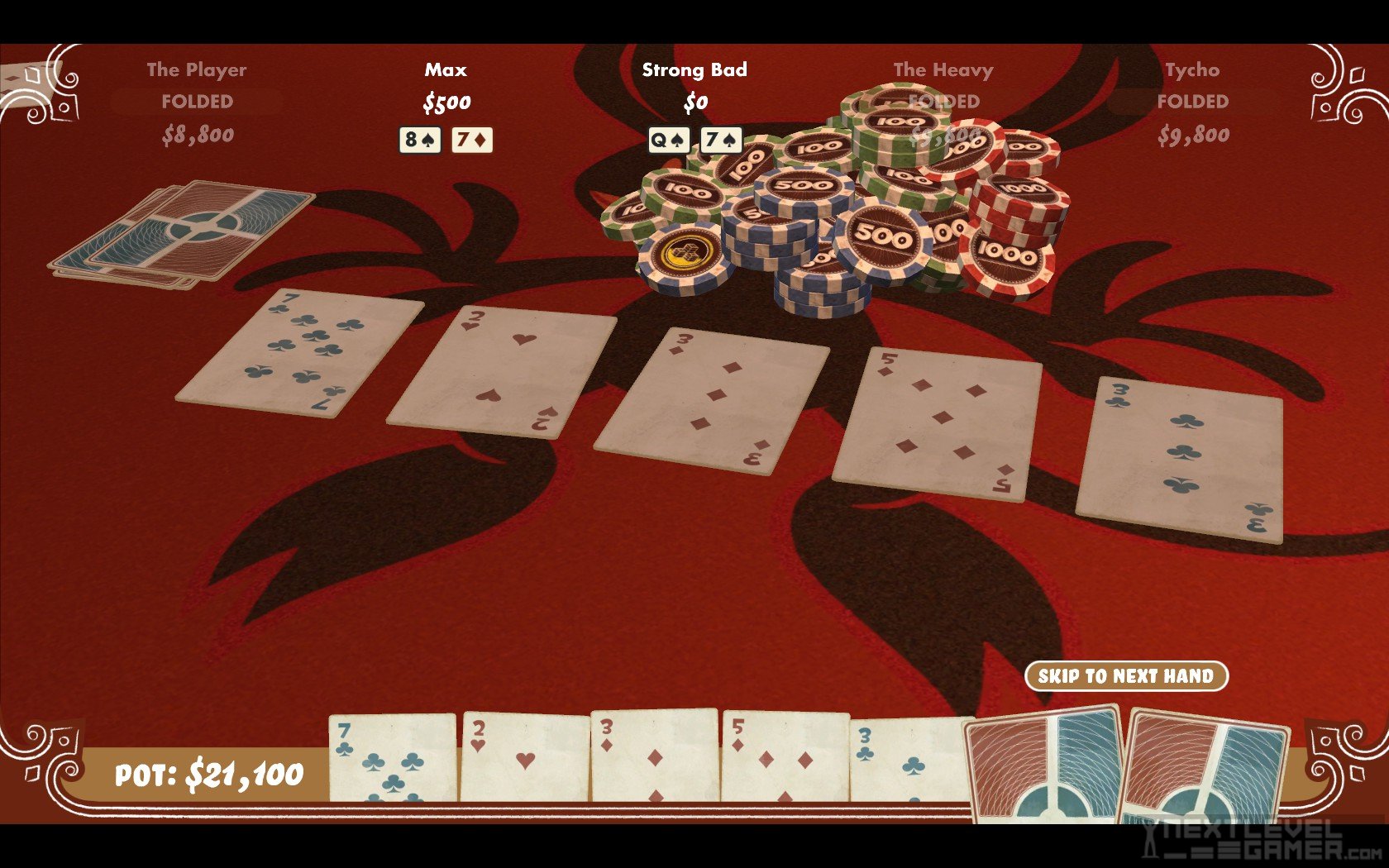Click Strong Bad's 7 of spades icon
Image resolution: width=1389 pixels, height=868 pixels.
click(720, 141)
